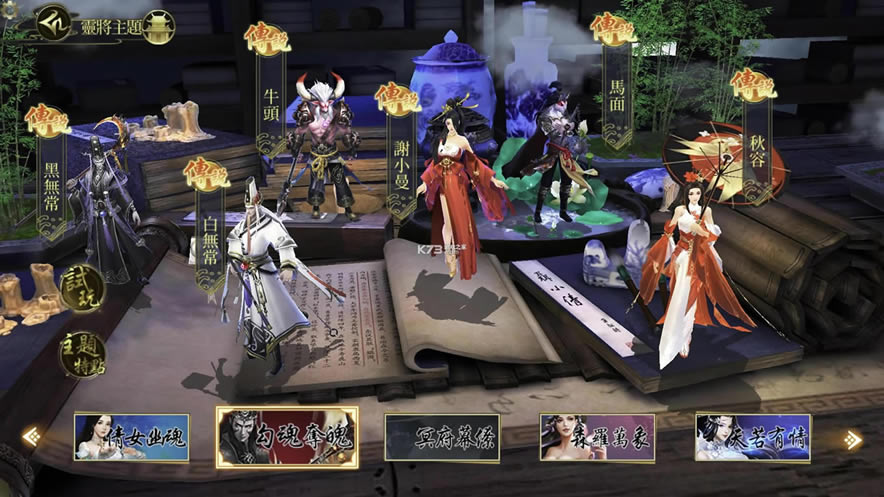This screenshot has width=884, height=497.
Task: Tap the 試玩 trial play button
Action: [81, 289]
